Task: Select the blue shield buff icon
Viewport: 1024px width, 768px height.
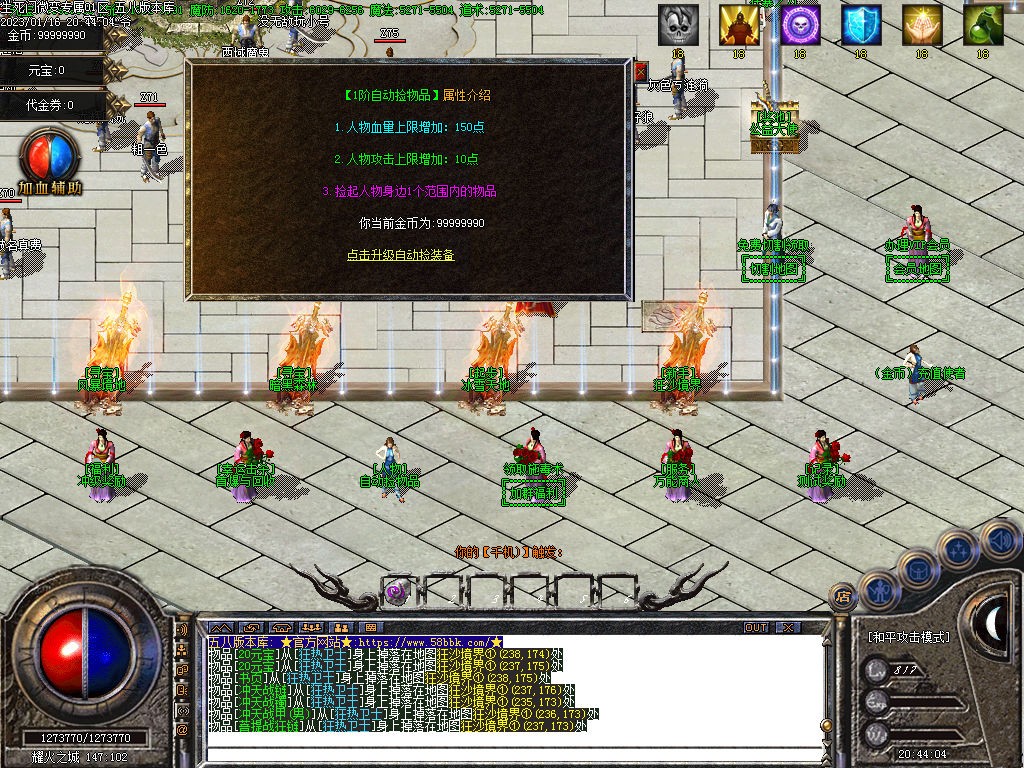Action: pos(861,25)
